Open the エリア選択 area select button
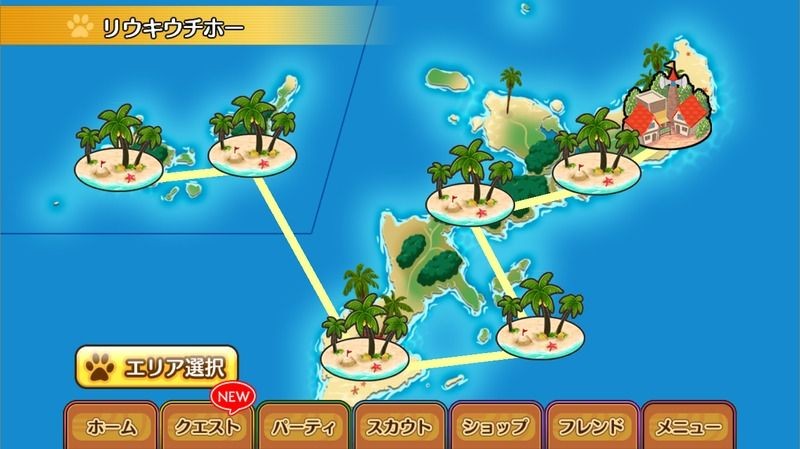Image resolution: width=800 pixels, height=449 pixels. pos(155,368)
